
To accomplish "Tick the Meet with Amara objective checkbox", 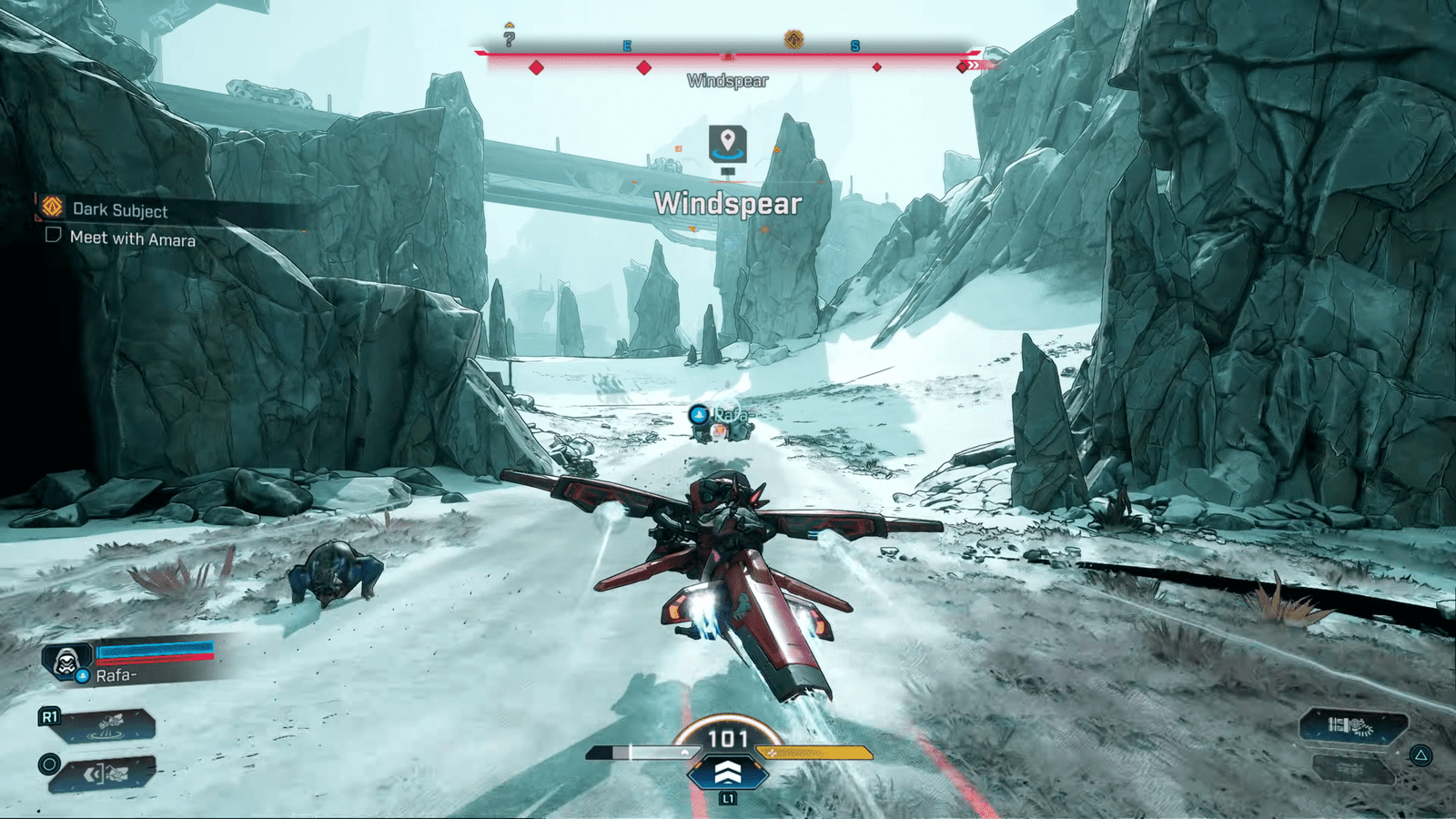I will 54,236.
